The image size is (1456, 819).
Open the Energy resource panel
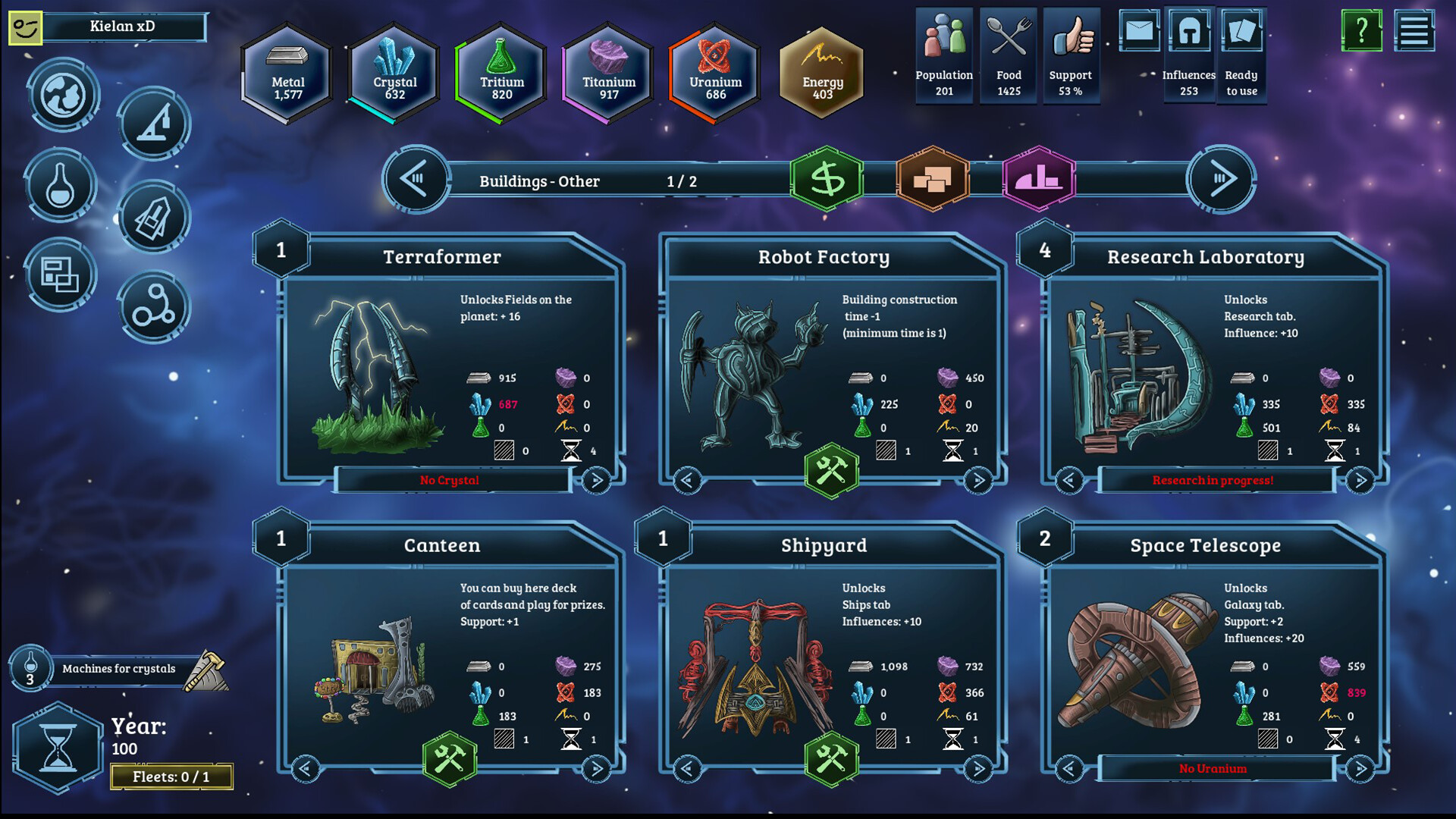[x=821, y=72]
